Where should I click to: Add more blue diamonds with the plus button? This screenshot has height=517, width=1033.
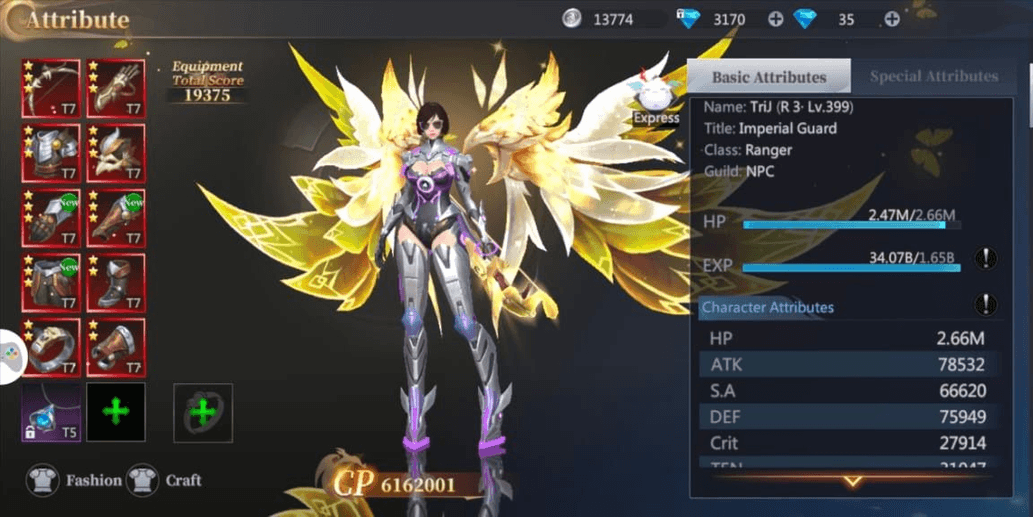[891, 19]
